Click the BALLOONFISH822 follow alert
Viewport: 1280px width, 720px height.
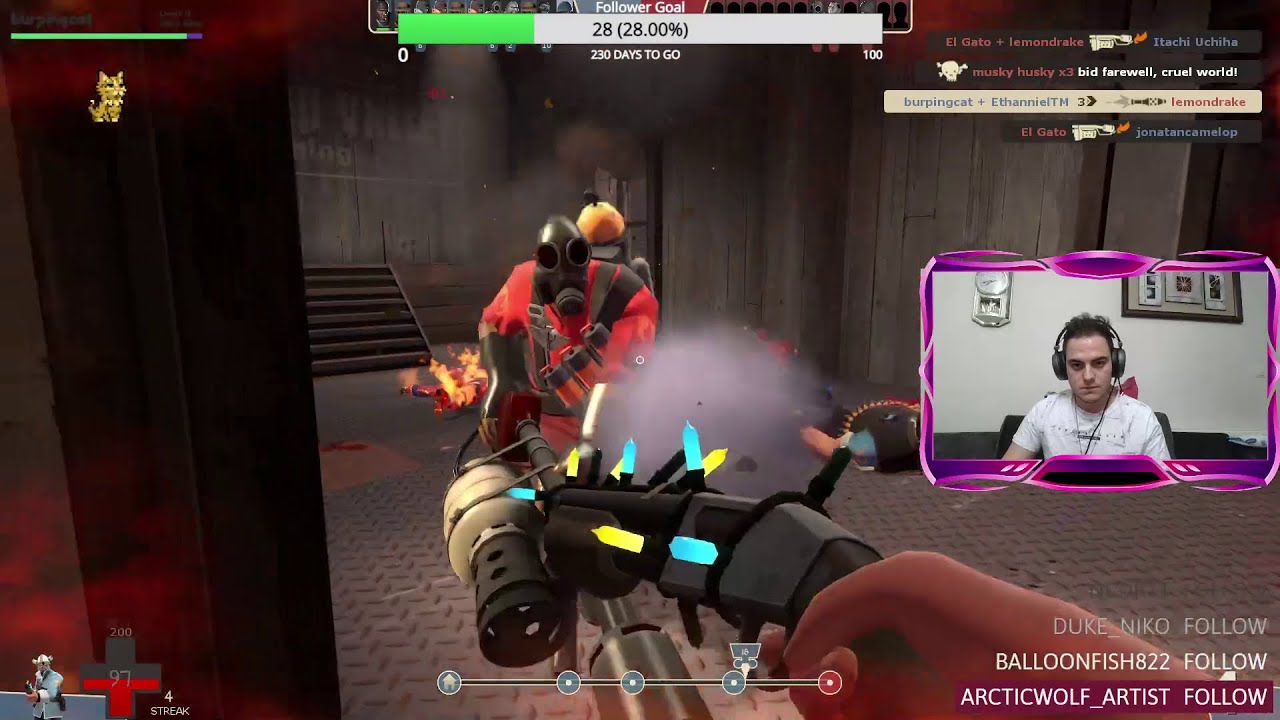[x=1130, y=662]
